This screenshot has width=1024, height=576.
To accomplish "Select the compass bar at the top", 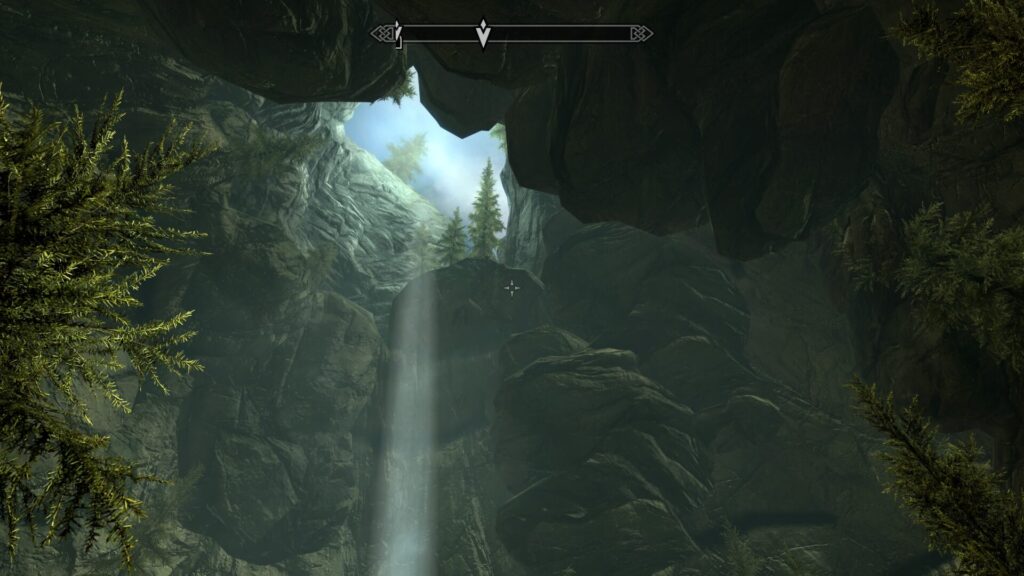I will click(x=560, y=34).
